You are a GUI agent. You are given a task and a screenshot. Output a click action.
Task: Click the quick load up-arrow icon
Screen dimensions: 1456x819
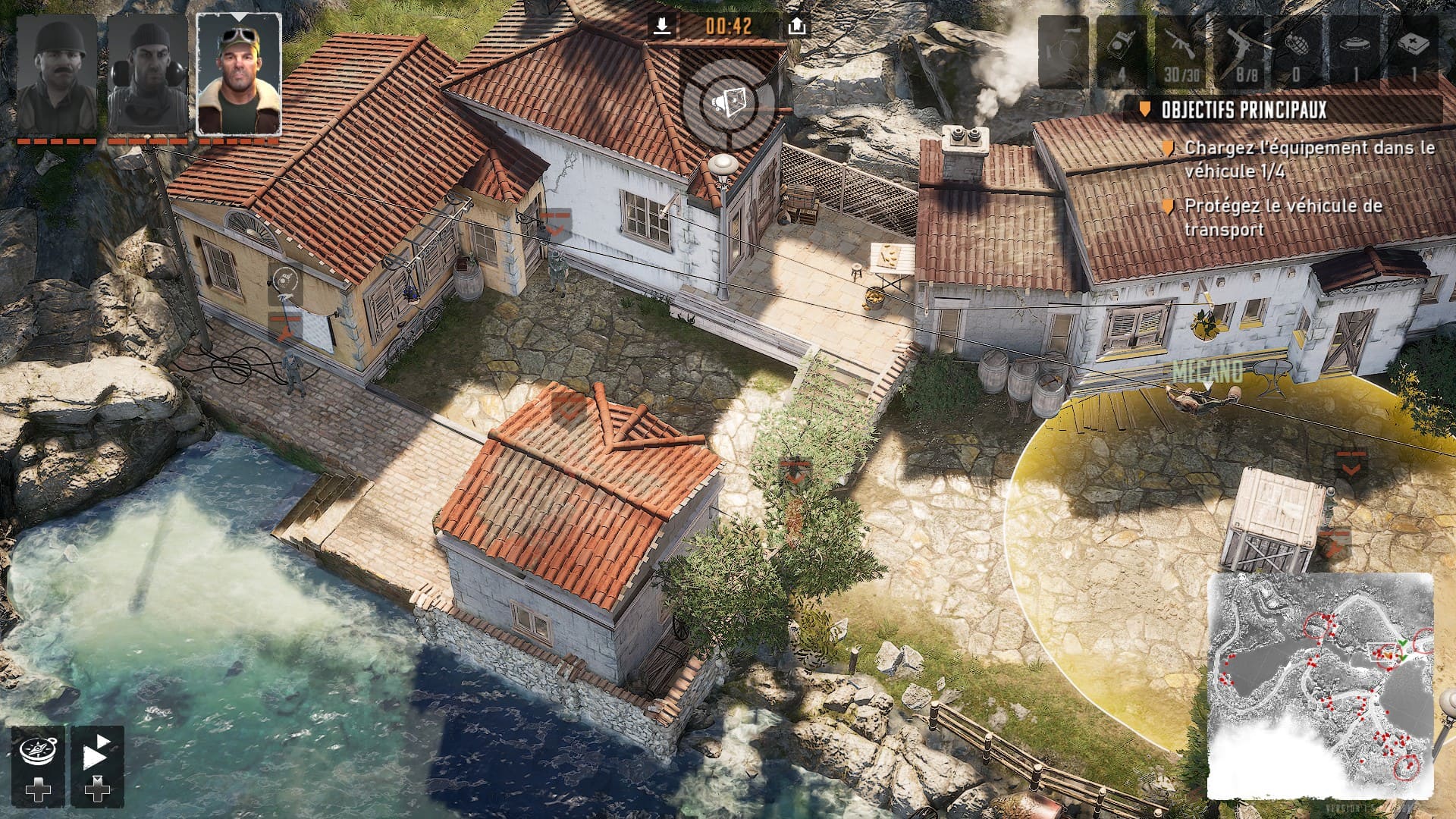coord(796,27)
